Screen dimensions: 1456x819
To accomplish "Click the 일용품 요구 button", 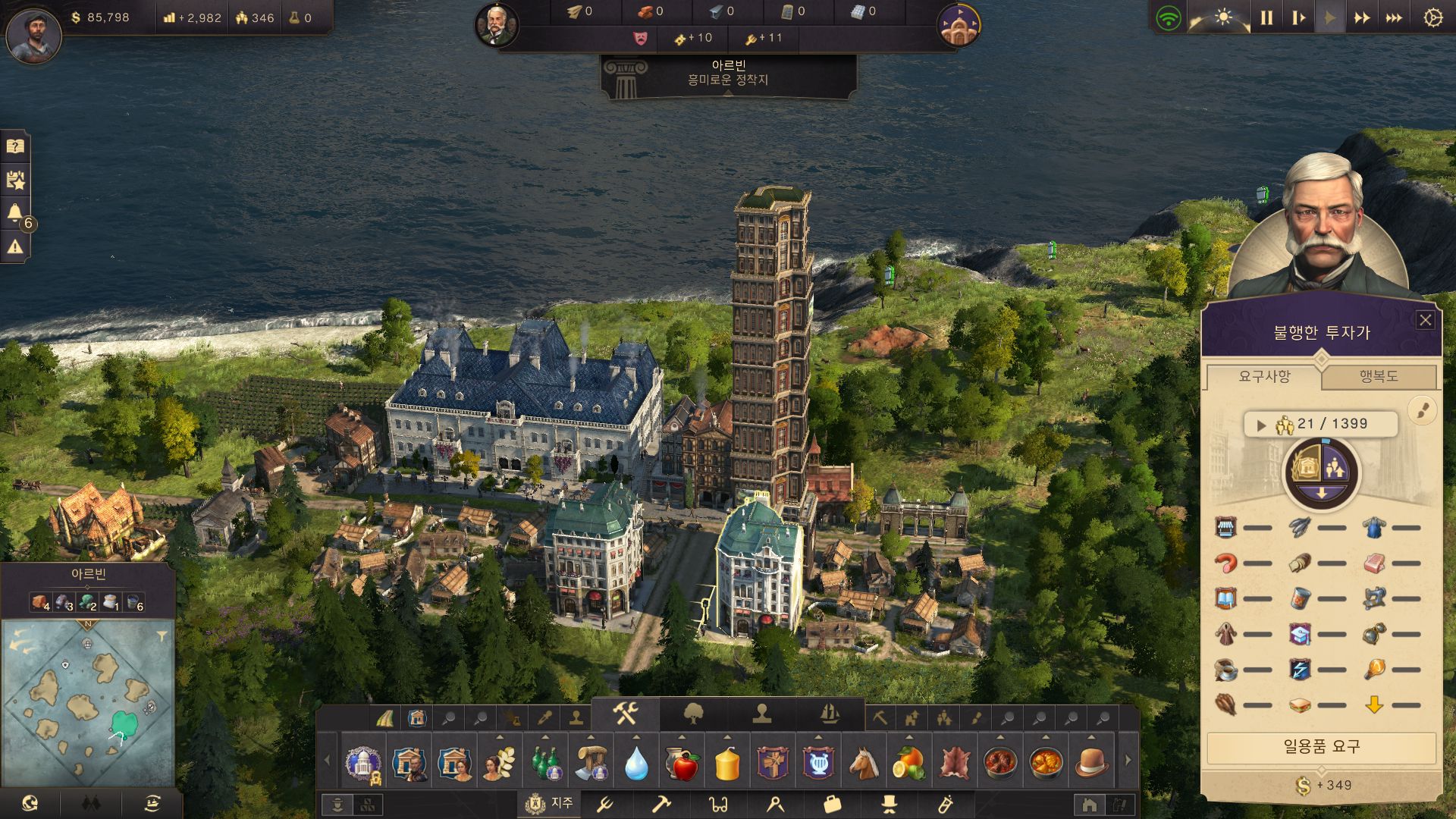I will point(1321,747).
